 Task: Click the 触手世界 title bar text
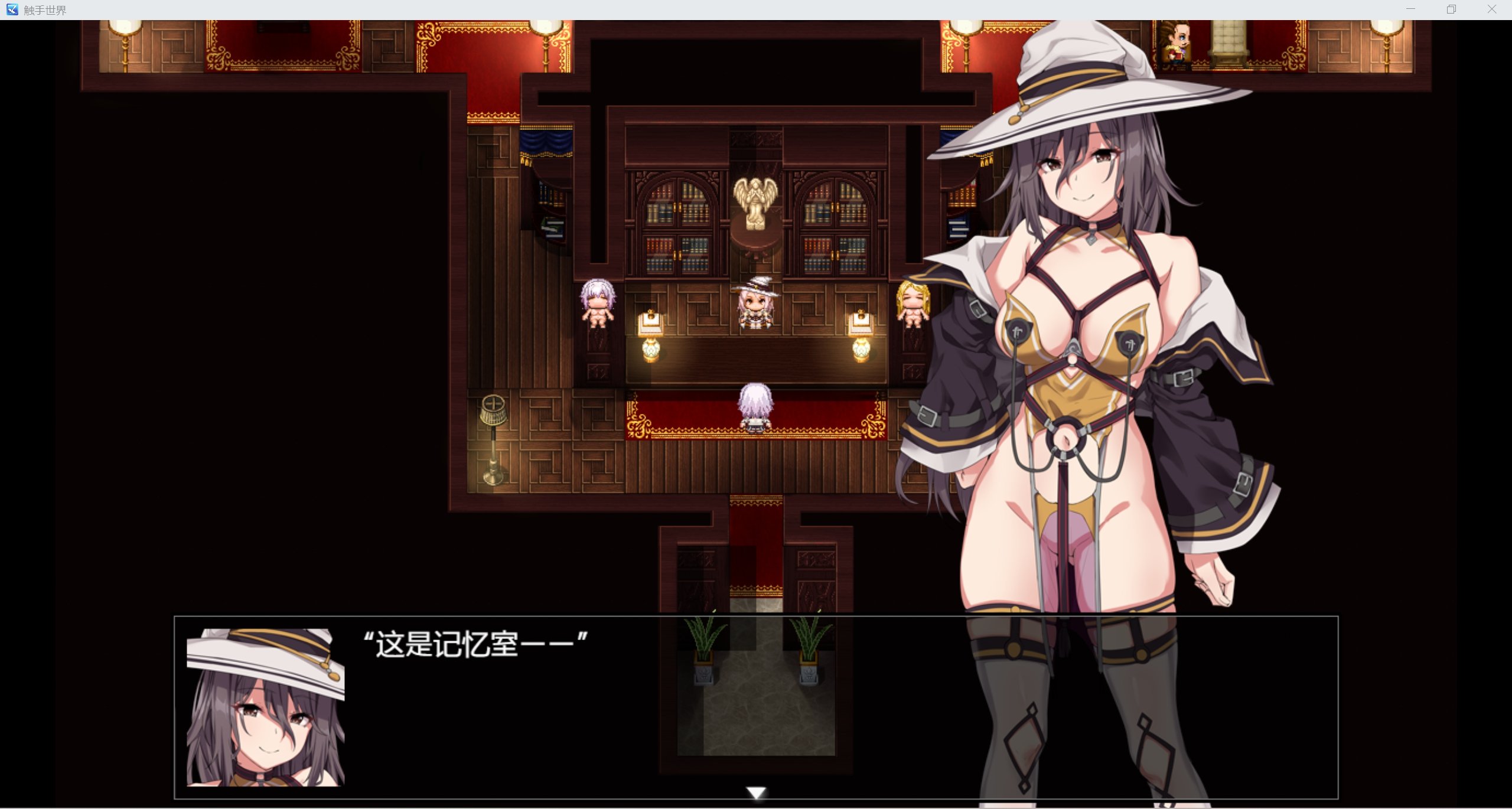tap(45, 9)
